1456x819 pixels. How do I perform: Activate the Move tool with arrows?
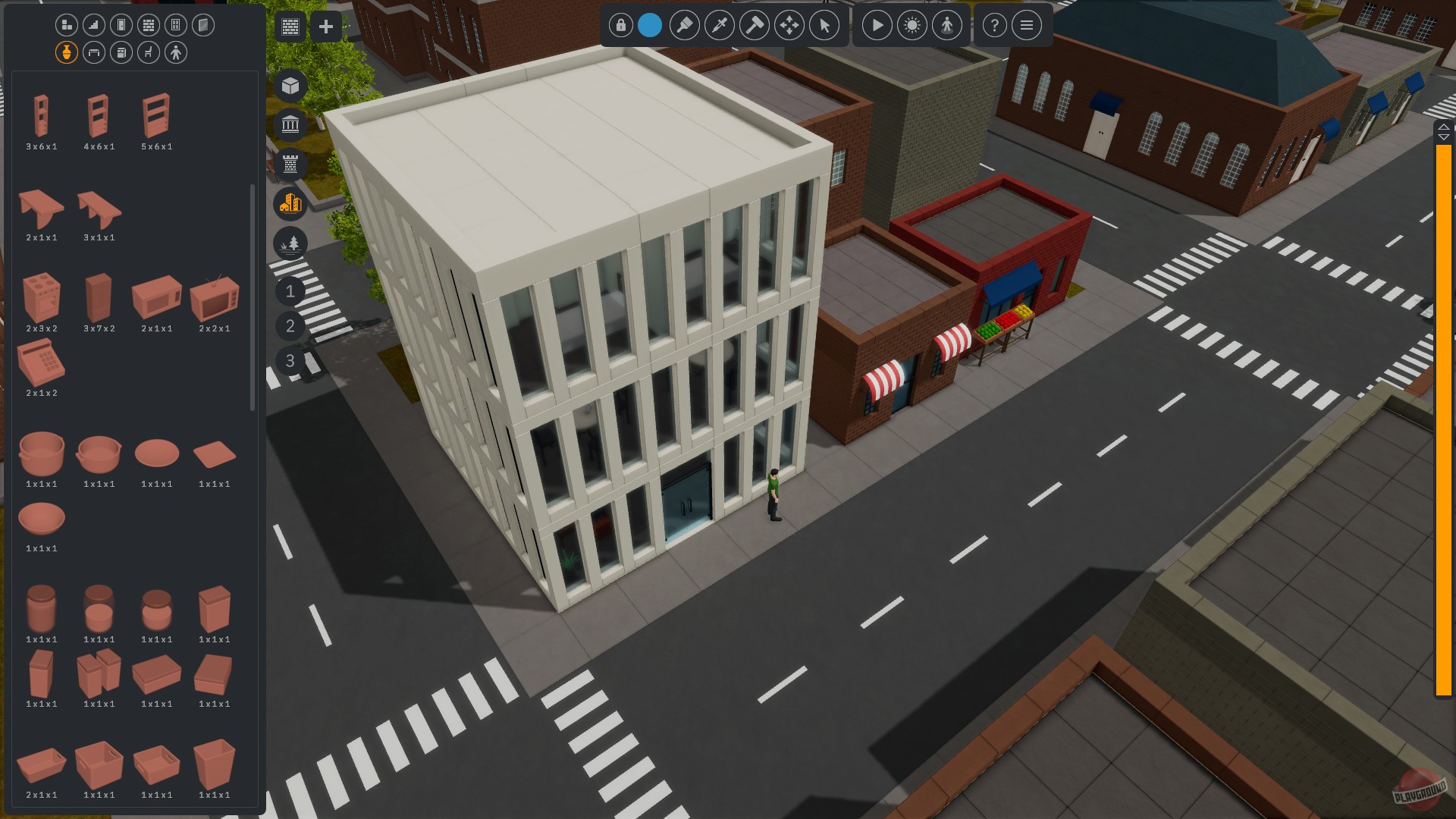pyautogui.click(x=789, y=25)
